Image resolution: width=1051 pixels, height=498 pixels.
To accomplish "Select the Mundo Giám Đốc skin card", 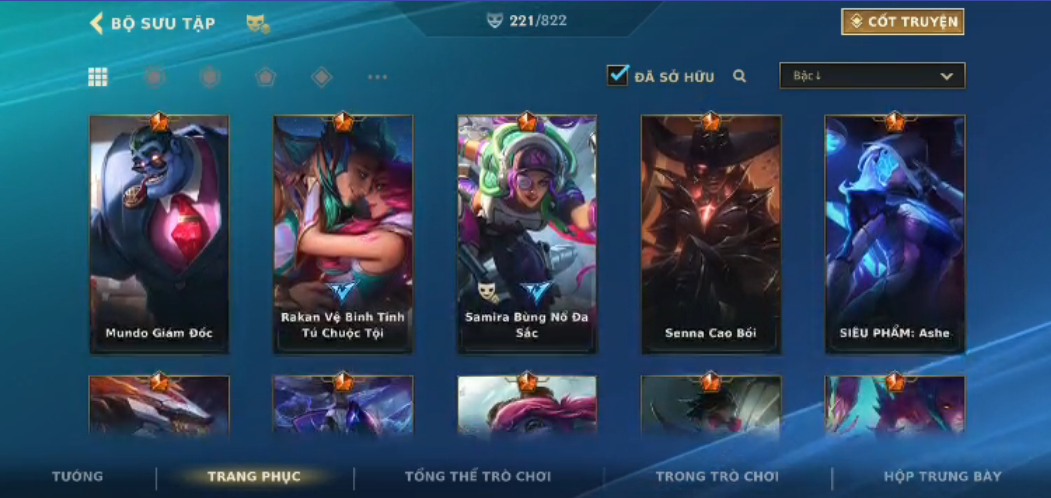I will [x=159, y=234].
